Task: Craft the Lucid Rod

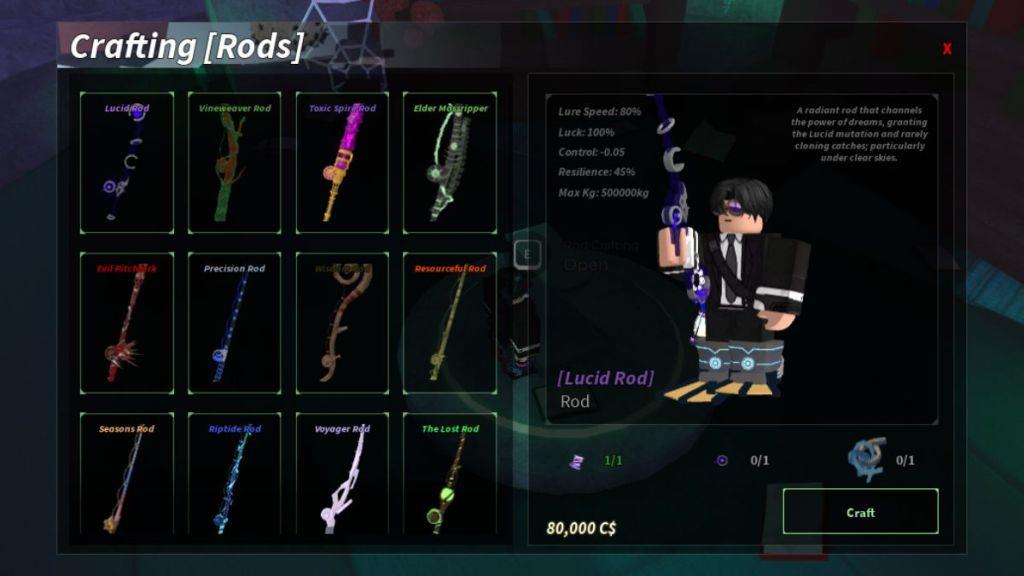Action: [x=860, y=512]
